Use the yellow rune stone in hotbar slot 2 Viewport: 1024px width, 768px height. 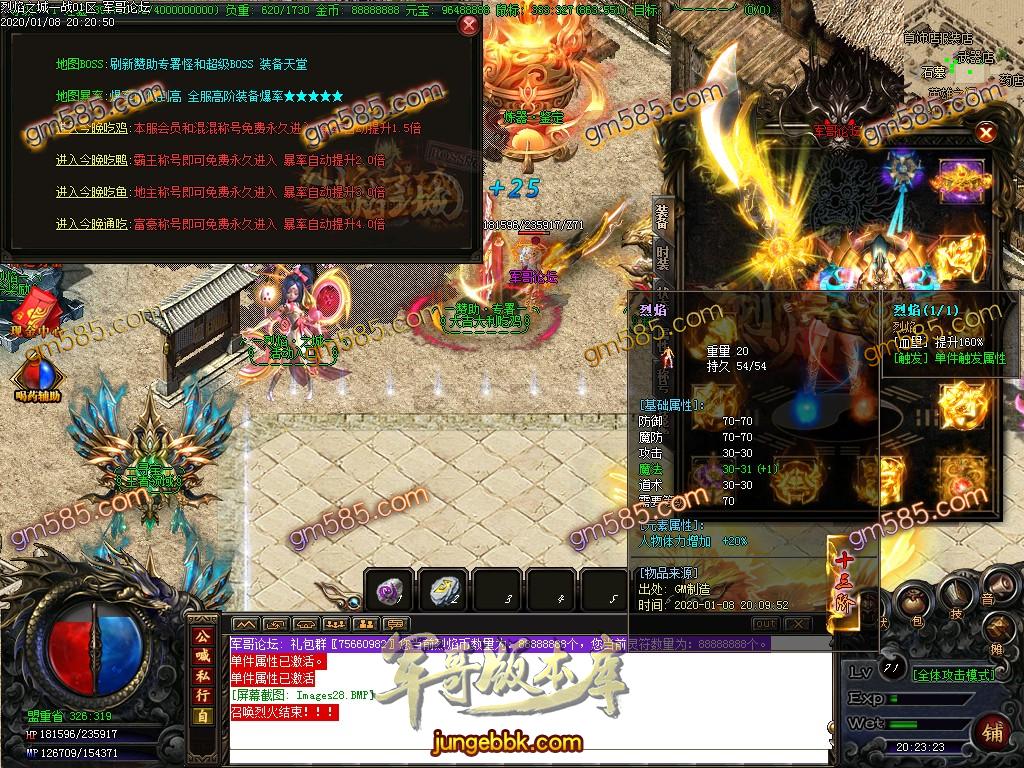click(x=443, y=590)
